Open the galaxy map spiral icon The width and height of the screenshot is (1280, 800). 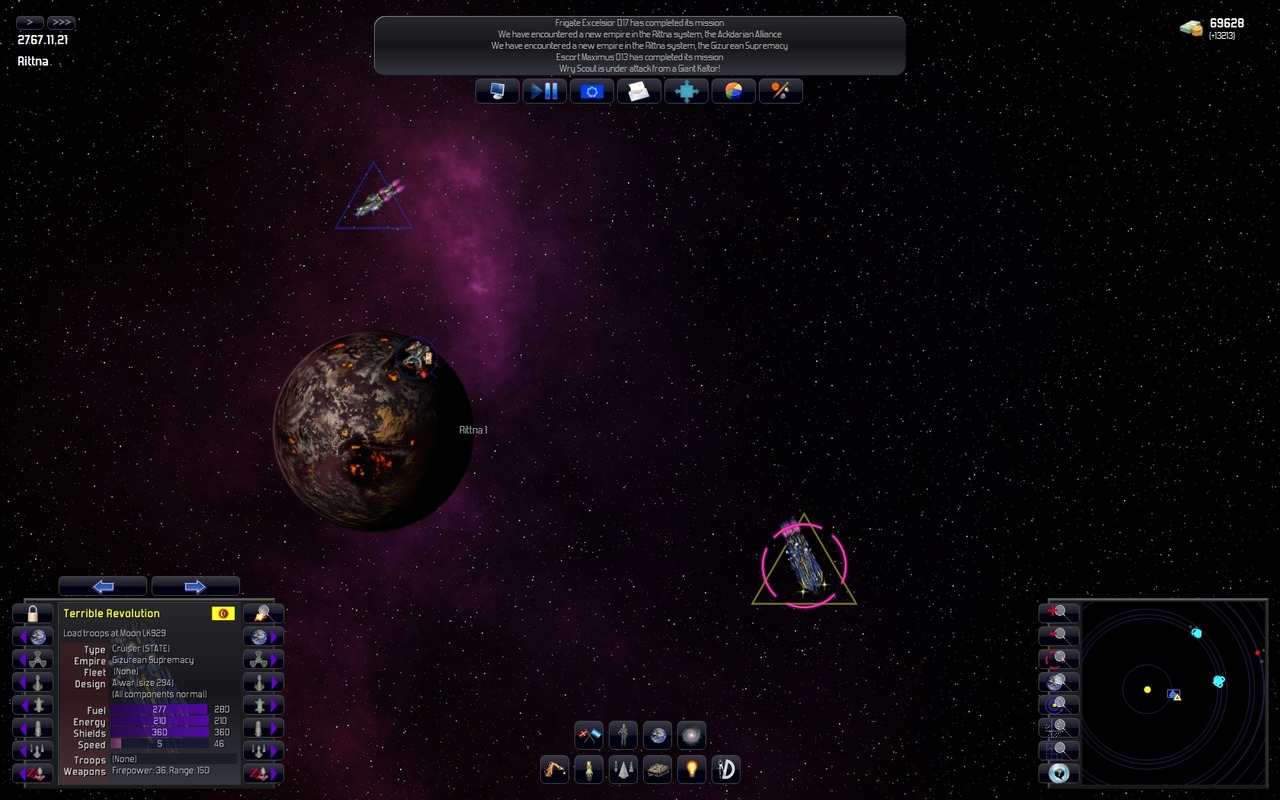[691, 735]
